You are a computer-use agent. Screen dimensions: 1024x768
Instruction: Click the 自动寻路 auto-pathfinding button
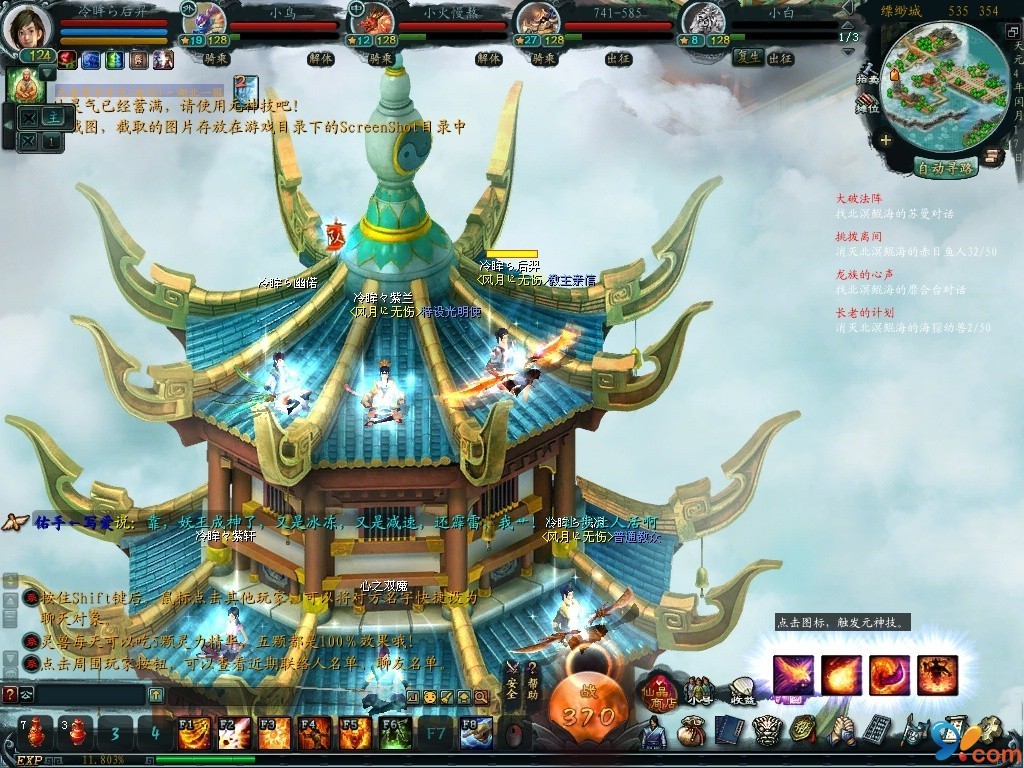tap(945, 168)
